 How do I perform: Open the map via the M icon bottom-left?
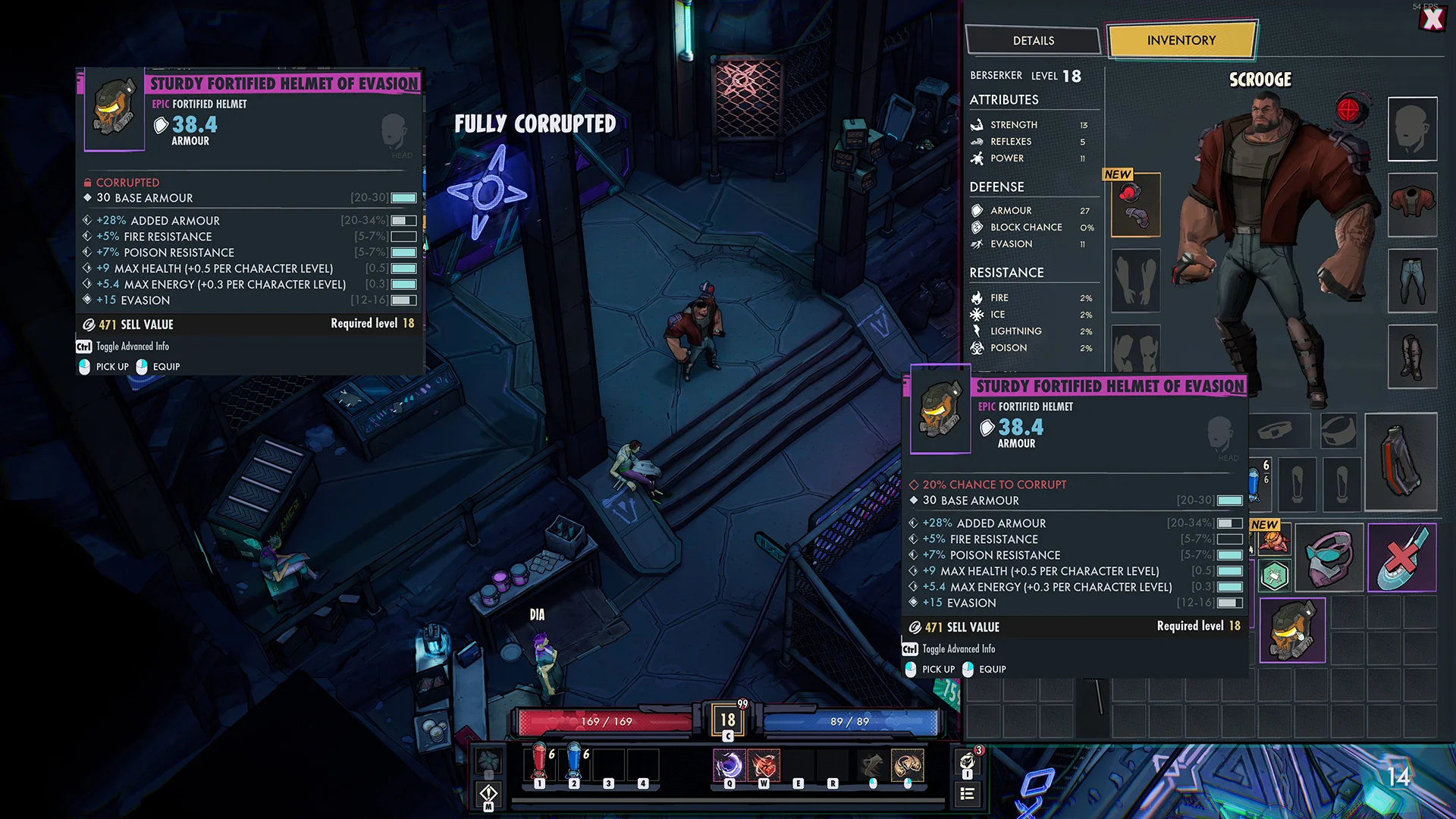[488, 793]
